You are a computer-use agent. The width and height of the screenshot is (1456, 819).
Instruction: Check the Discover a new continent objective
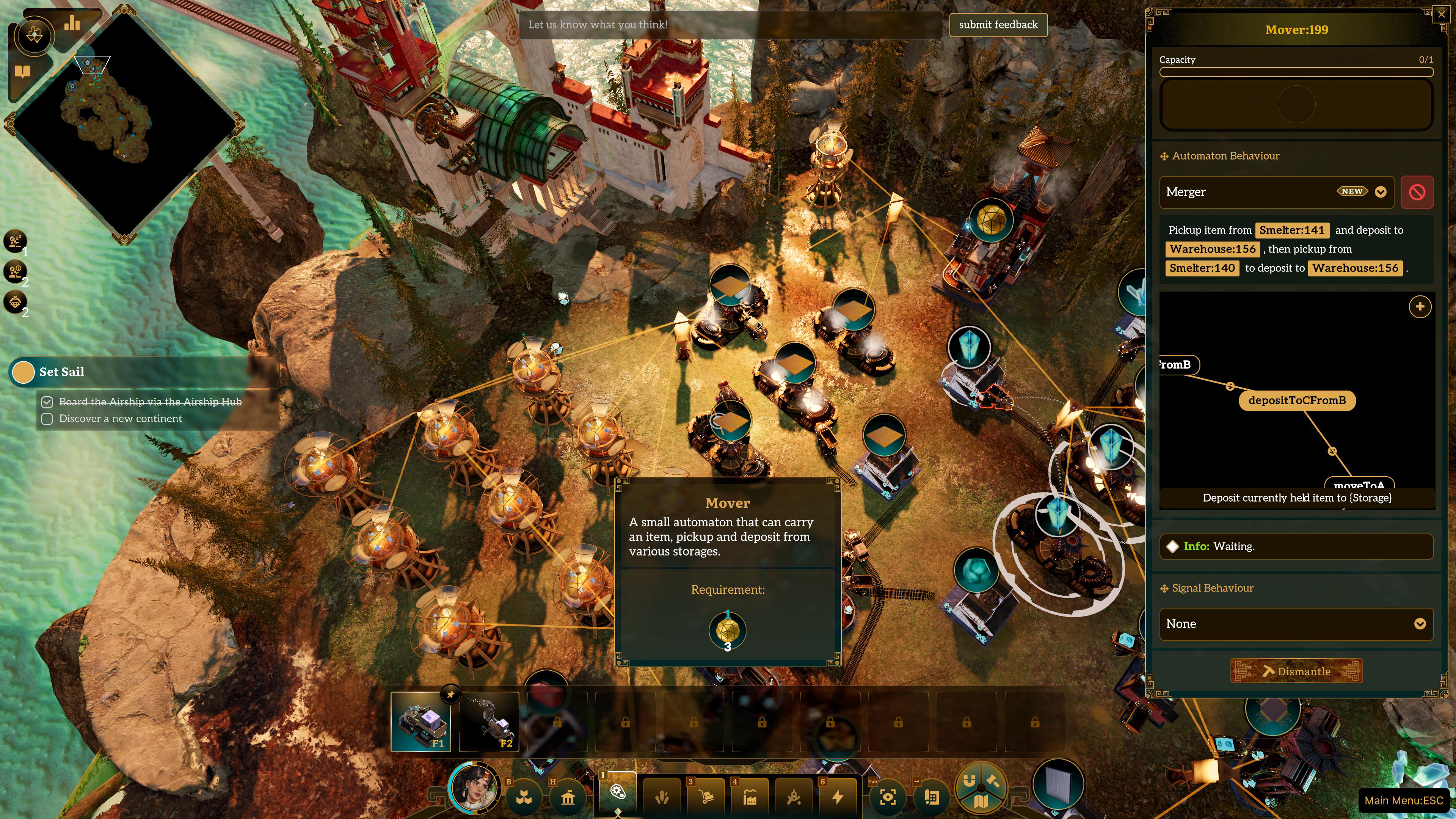point(47,419)
